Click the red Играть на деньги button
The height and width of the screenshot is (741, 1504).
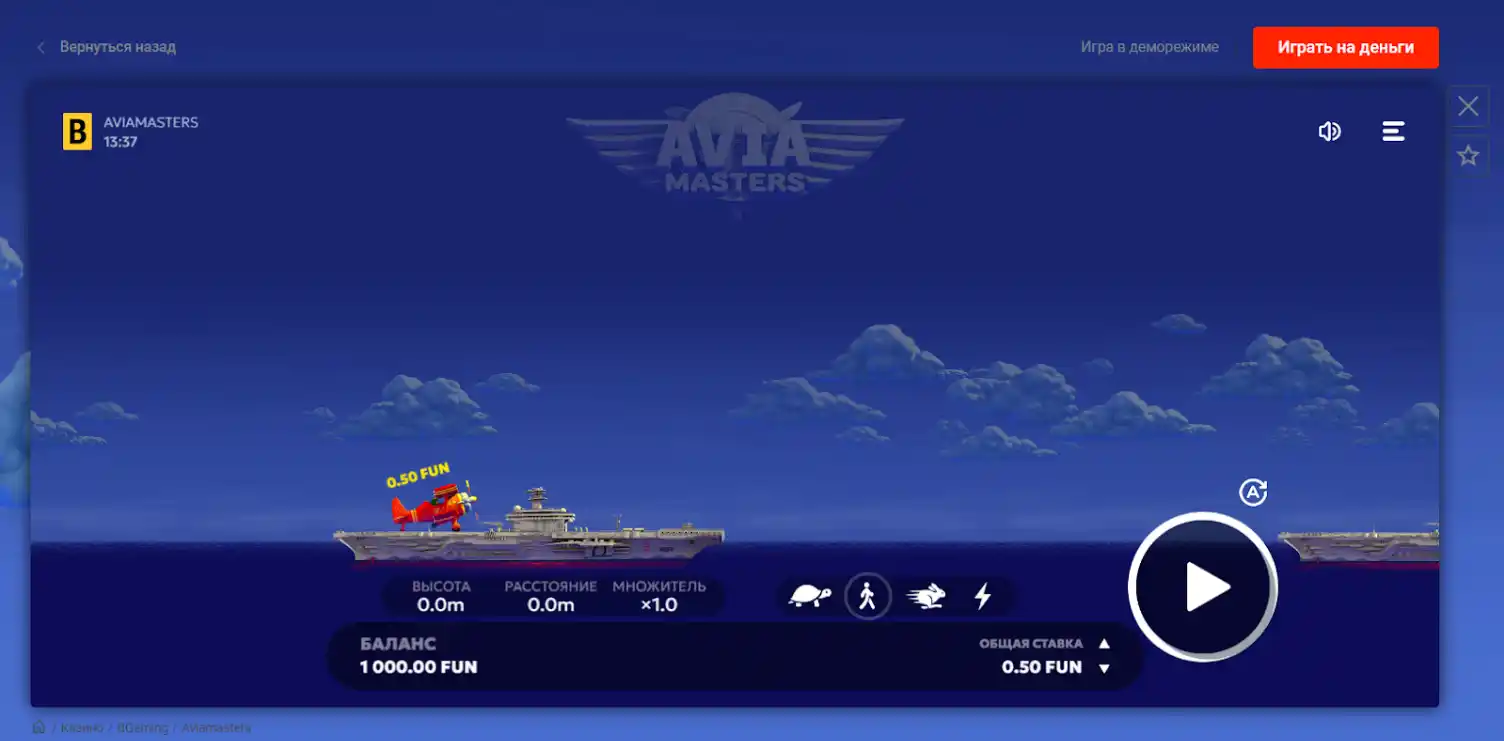(x=1345, y=46)
